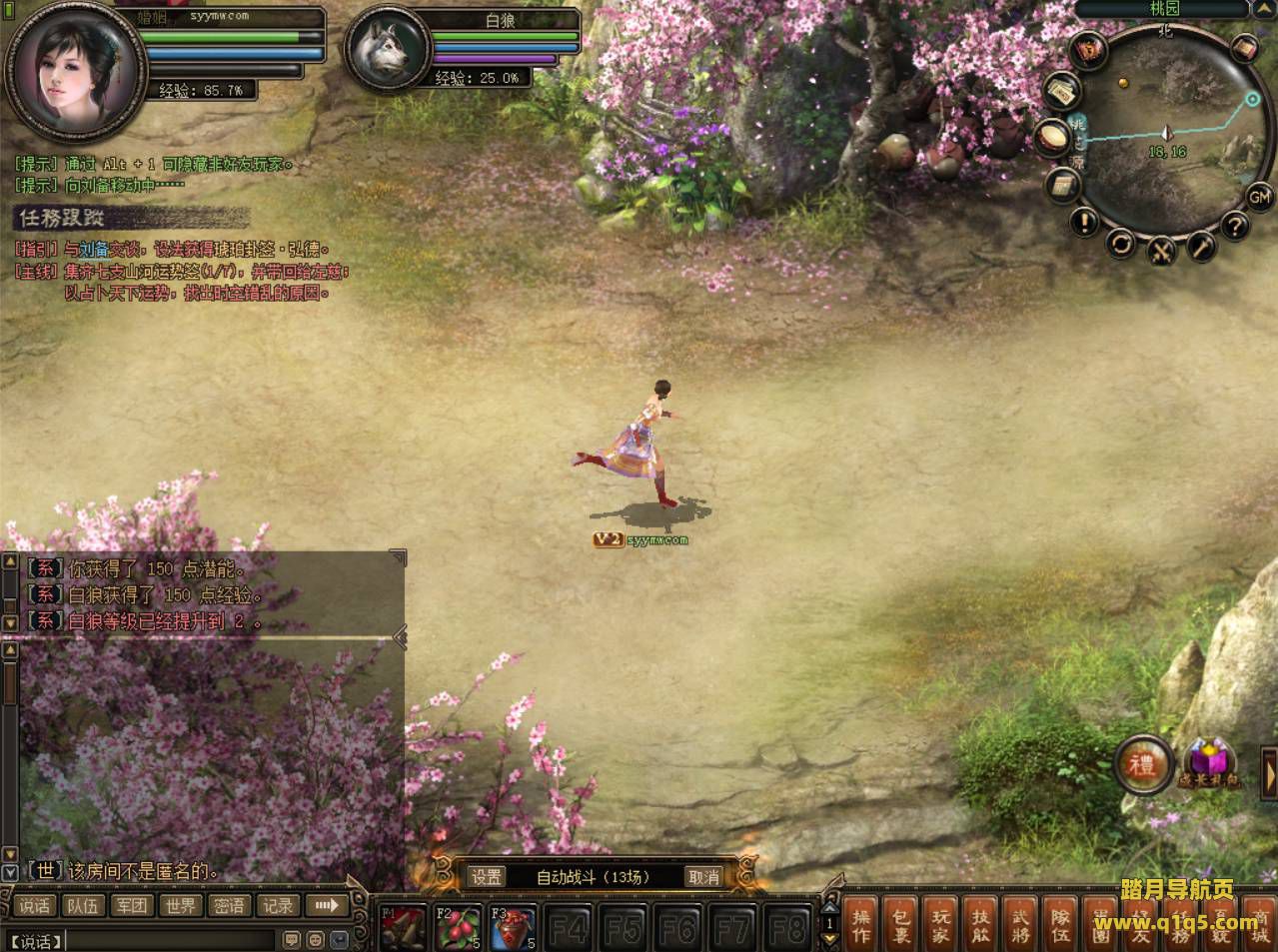Open the 武将 generals panel
Screen dimensions: 1278x952
pos(1021,924)
